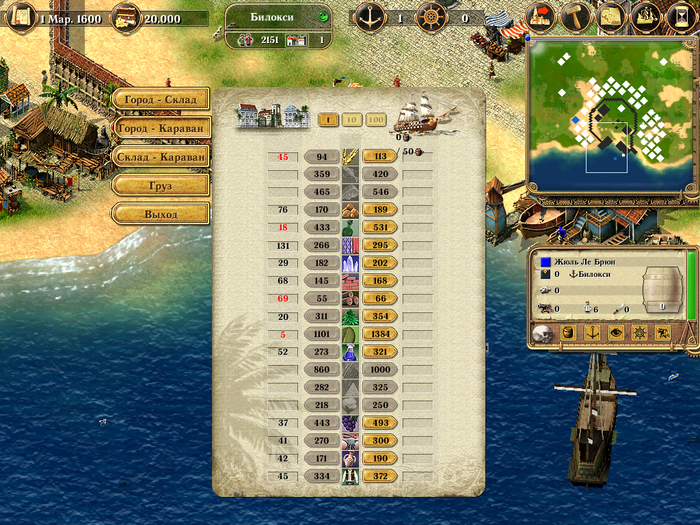Switch to Склад - Караван transfer
Image resolution: width=700 pixels, height=525 pixels.
pyautogui.click(x=160, y=156)
